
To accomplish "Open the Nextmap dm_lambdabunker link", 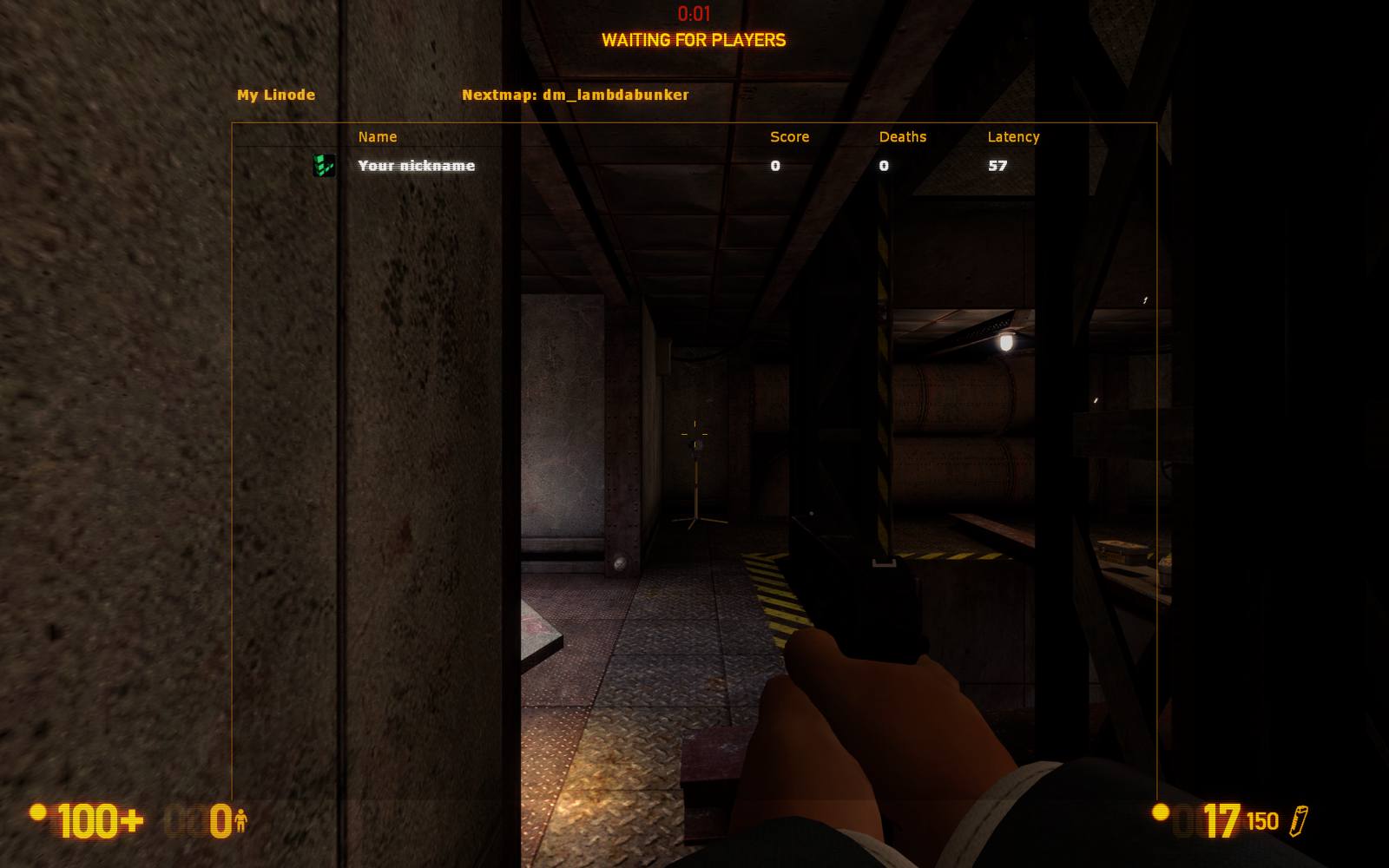I will point(576,95).
